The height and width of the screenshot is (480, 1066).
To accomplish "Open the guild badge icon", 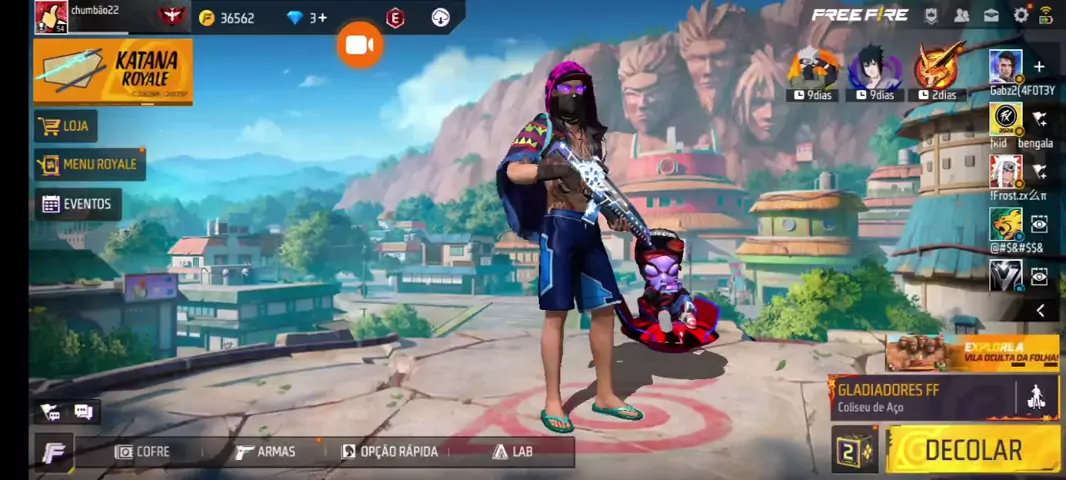I will coord(931,15).
